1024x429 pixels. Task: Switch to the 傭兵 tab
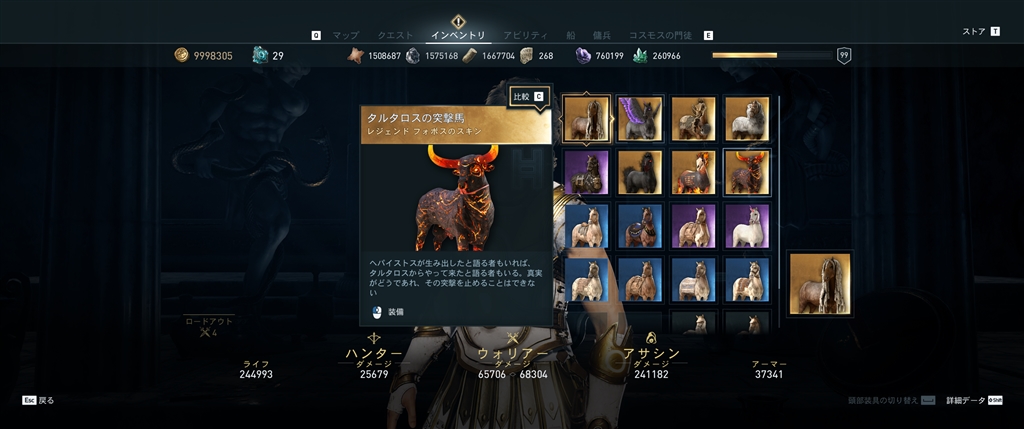tap(603, 35)
